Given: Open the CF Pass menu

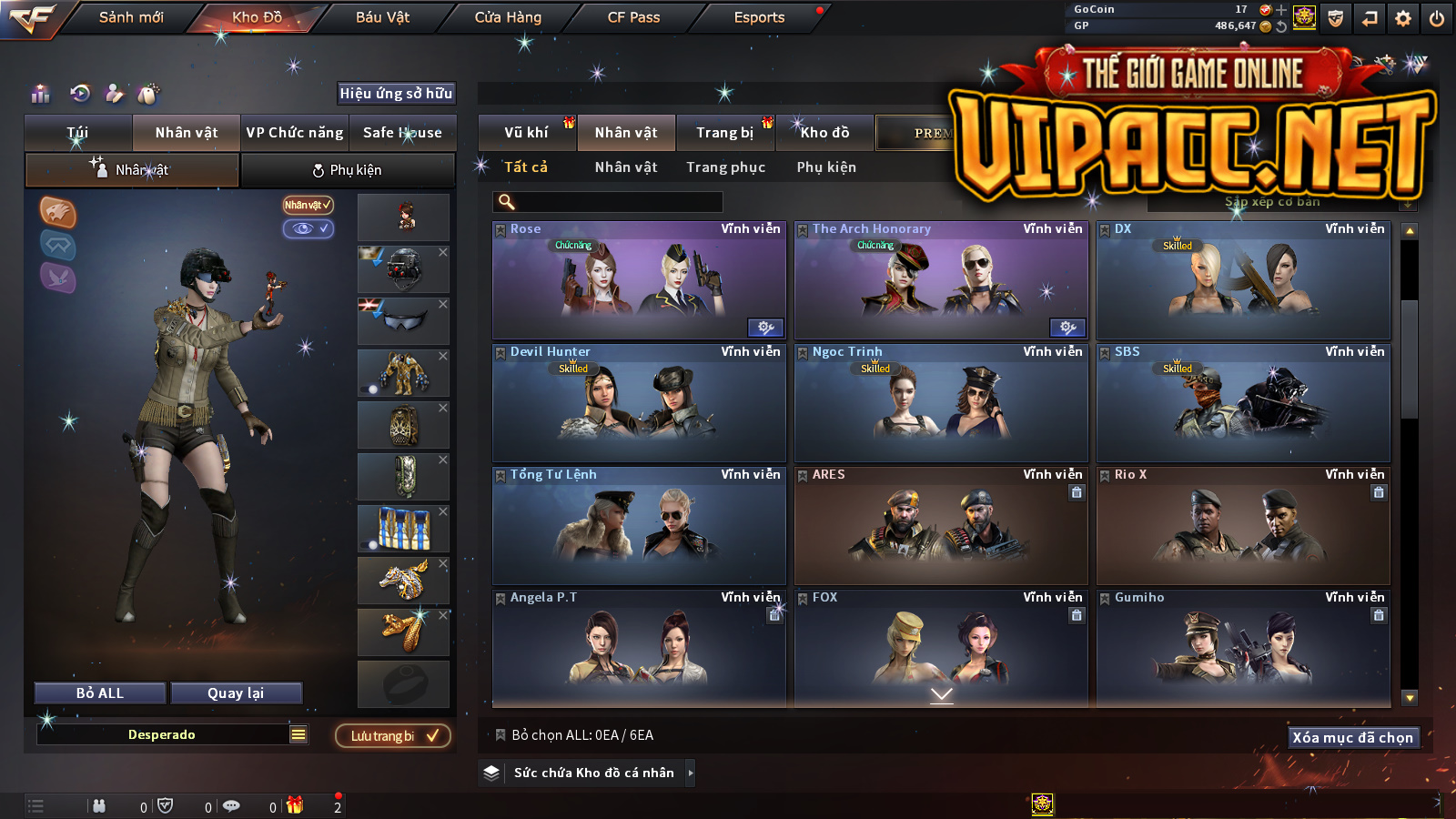Looking at the screenshot, I should point(633,17).
